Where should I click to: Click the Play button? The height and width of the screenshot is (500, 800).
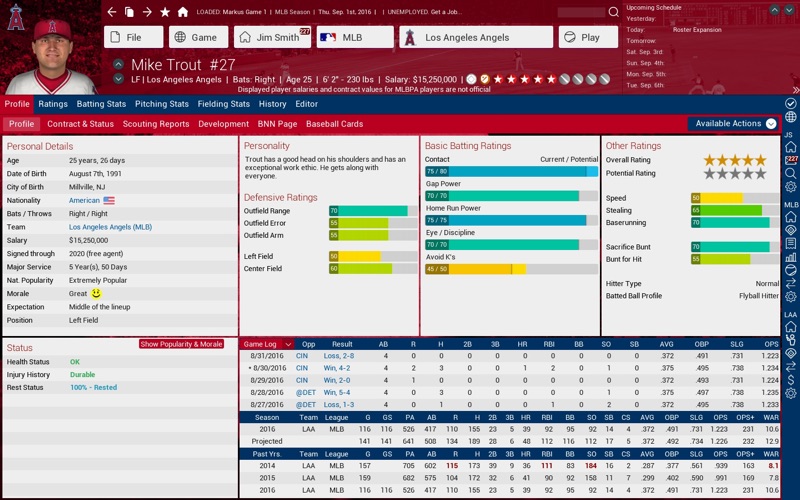pyautogui.click(x=589, y=37)
